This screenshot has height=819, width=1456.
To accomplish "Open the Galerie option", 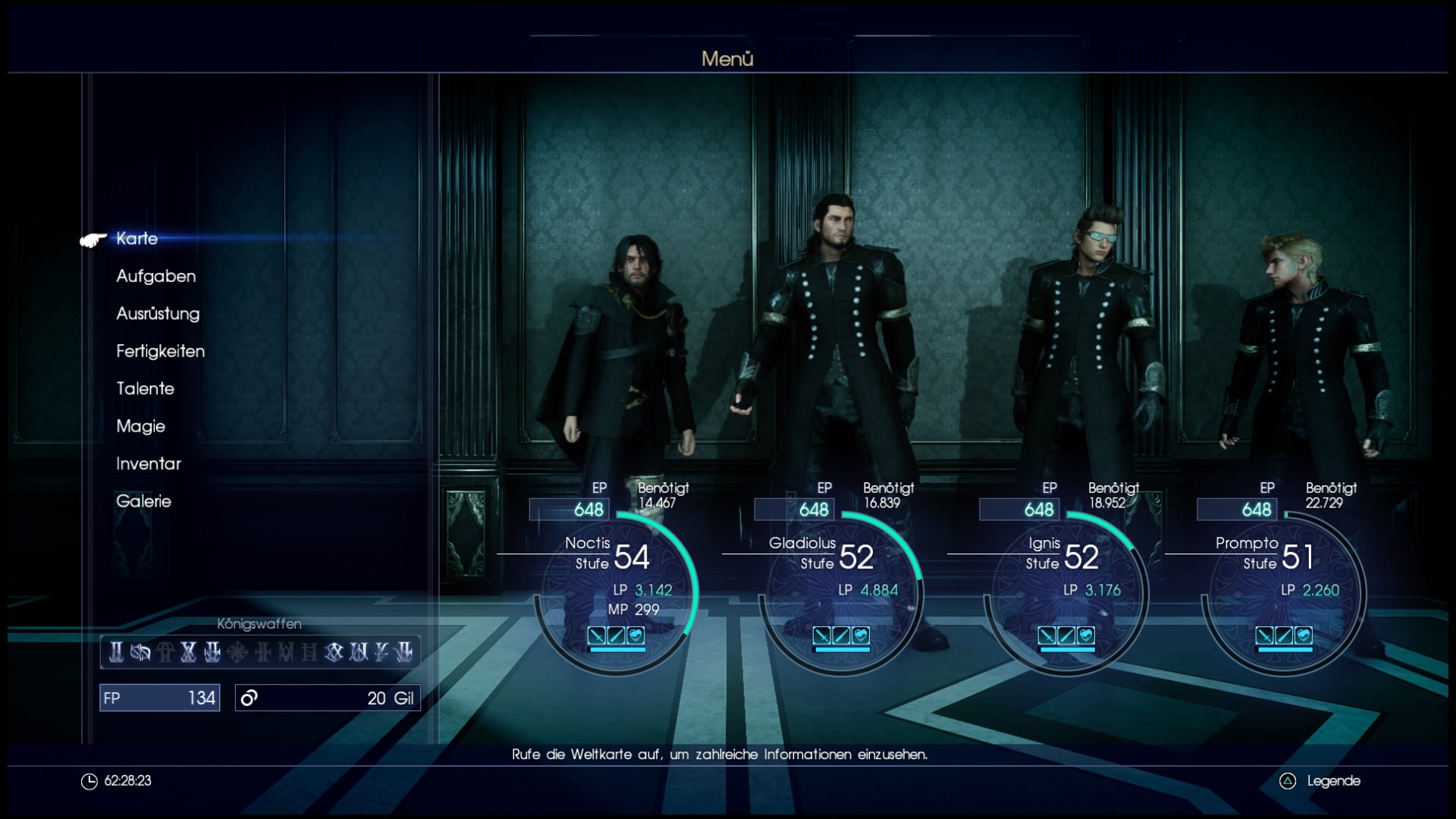I will [x=144, y=501].
